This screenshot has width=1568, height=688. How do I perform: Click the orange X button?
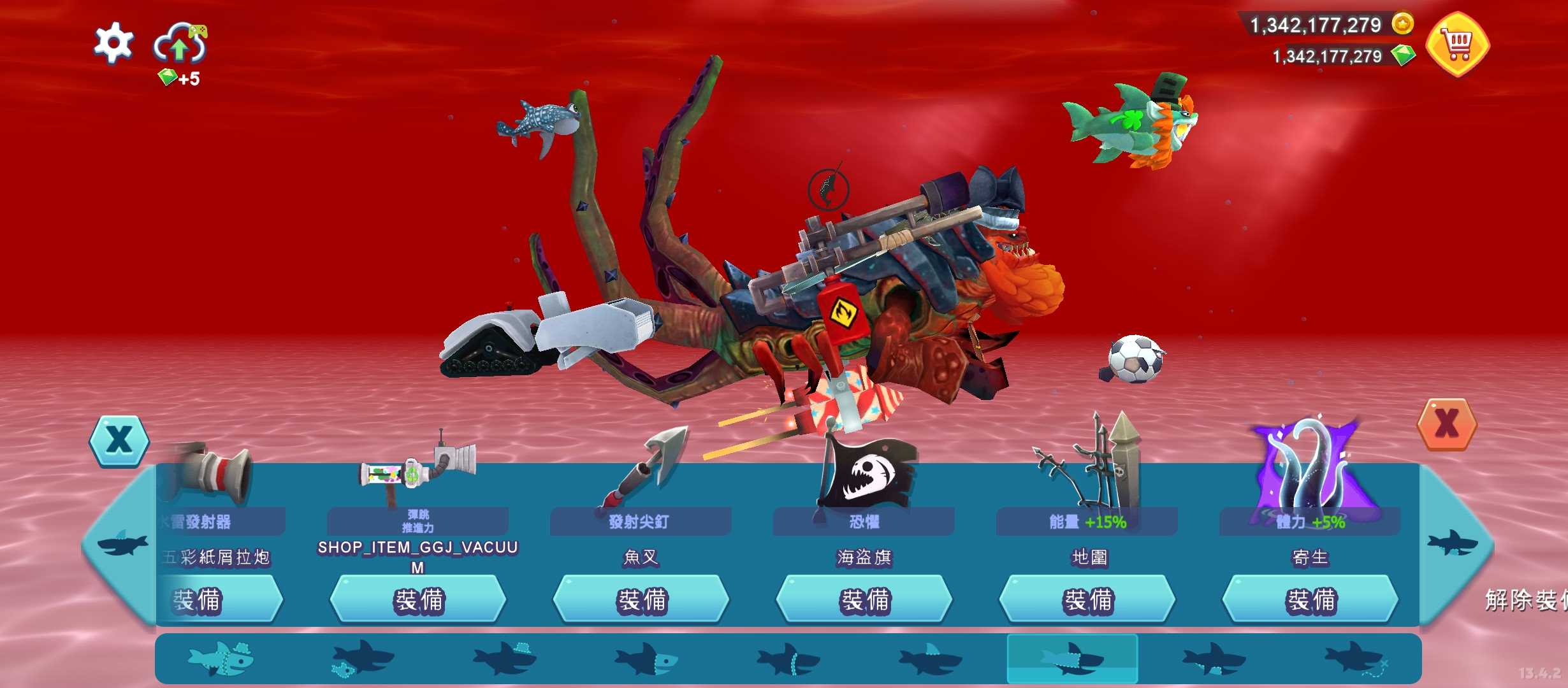[1446, 424]
